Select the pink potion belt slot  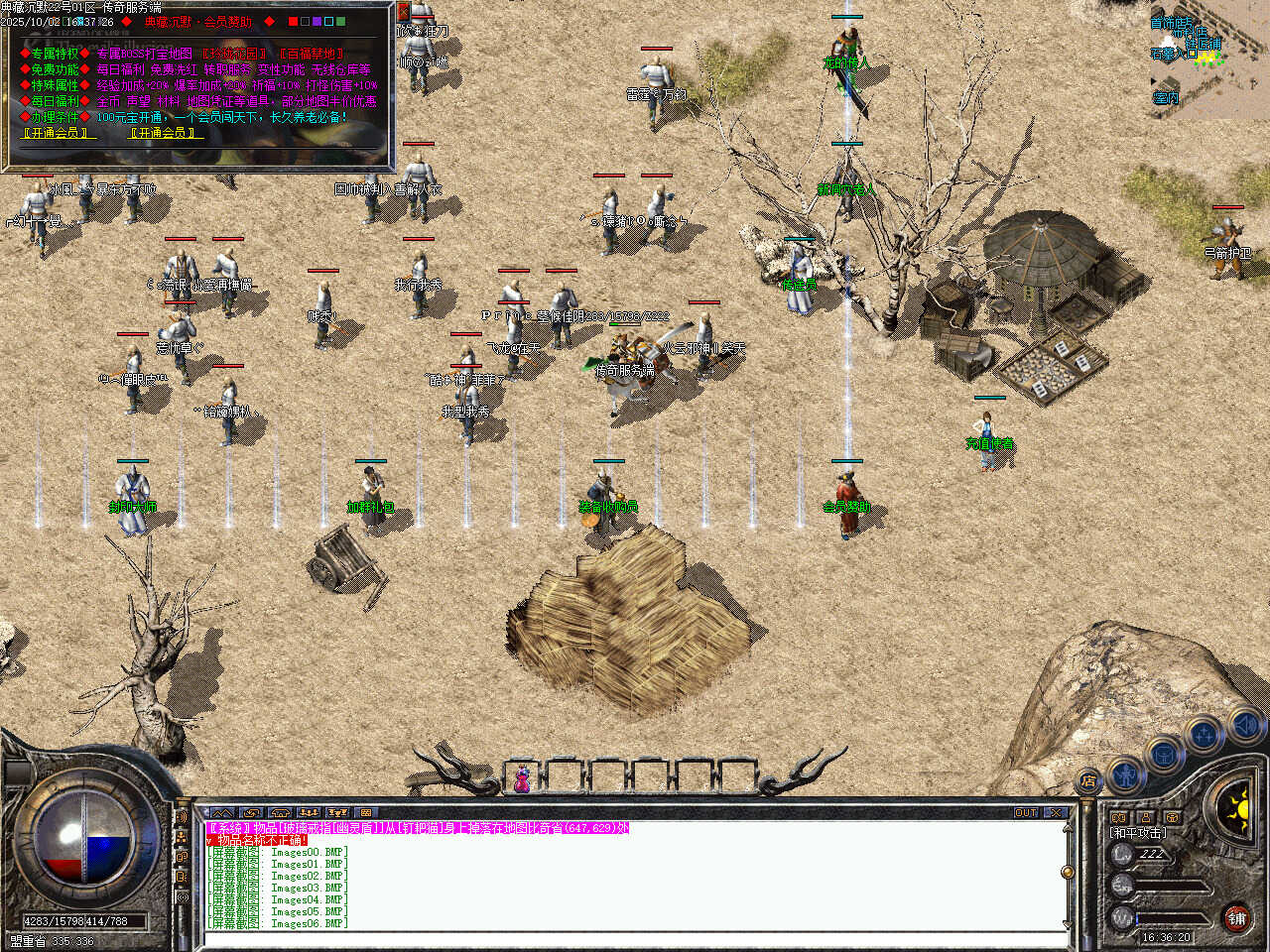[521, 778]
